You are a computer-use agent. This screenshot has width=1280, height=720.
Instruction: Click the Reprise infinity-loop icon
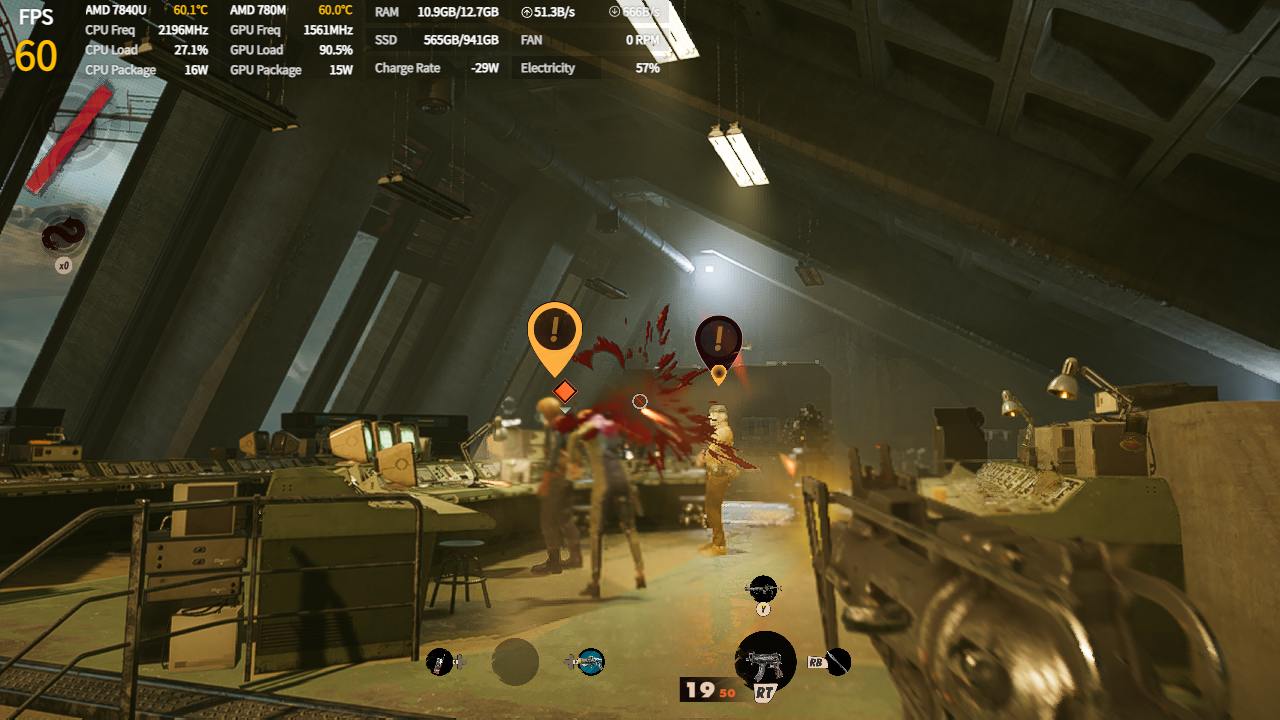[63, 236]
